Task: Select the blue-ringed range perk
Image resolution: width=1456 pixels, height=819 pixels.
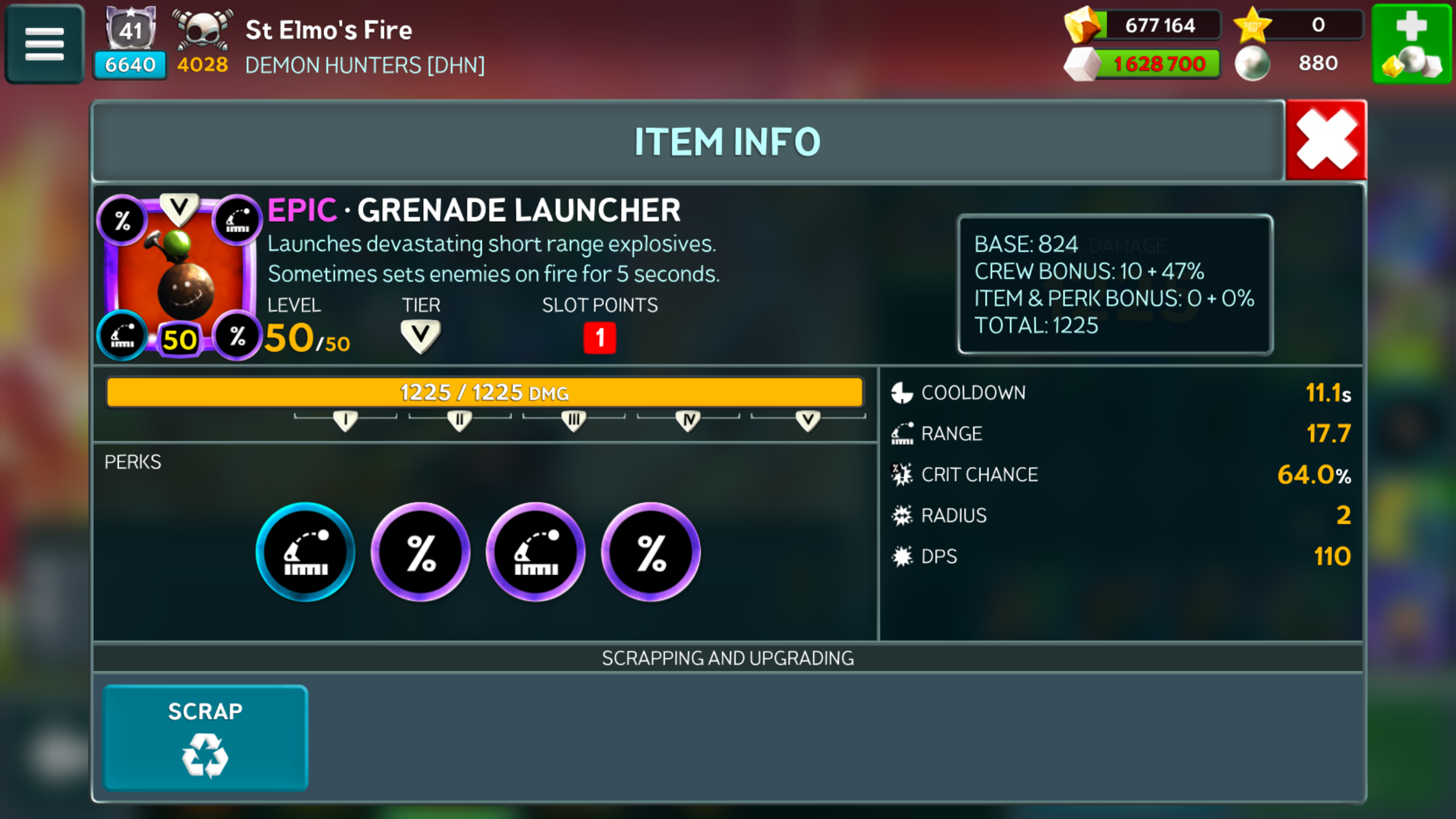Action: [x=305, y=552]
